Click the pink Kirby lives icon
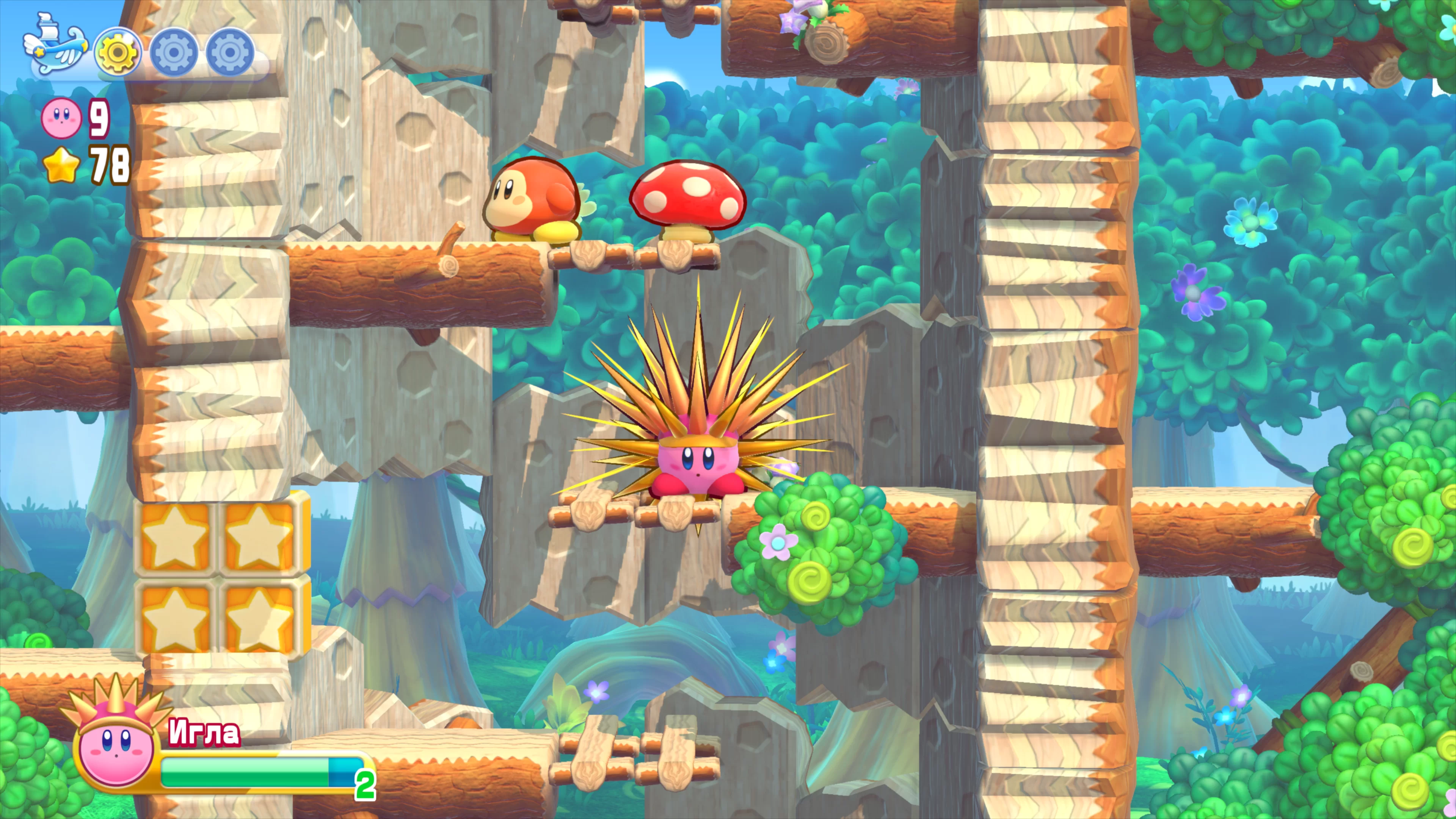This screenshot has width=1456, height=819. (x=61, y=118)
